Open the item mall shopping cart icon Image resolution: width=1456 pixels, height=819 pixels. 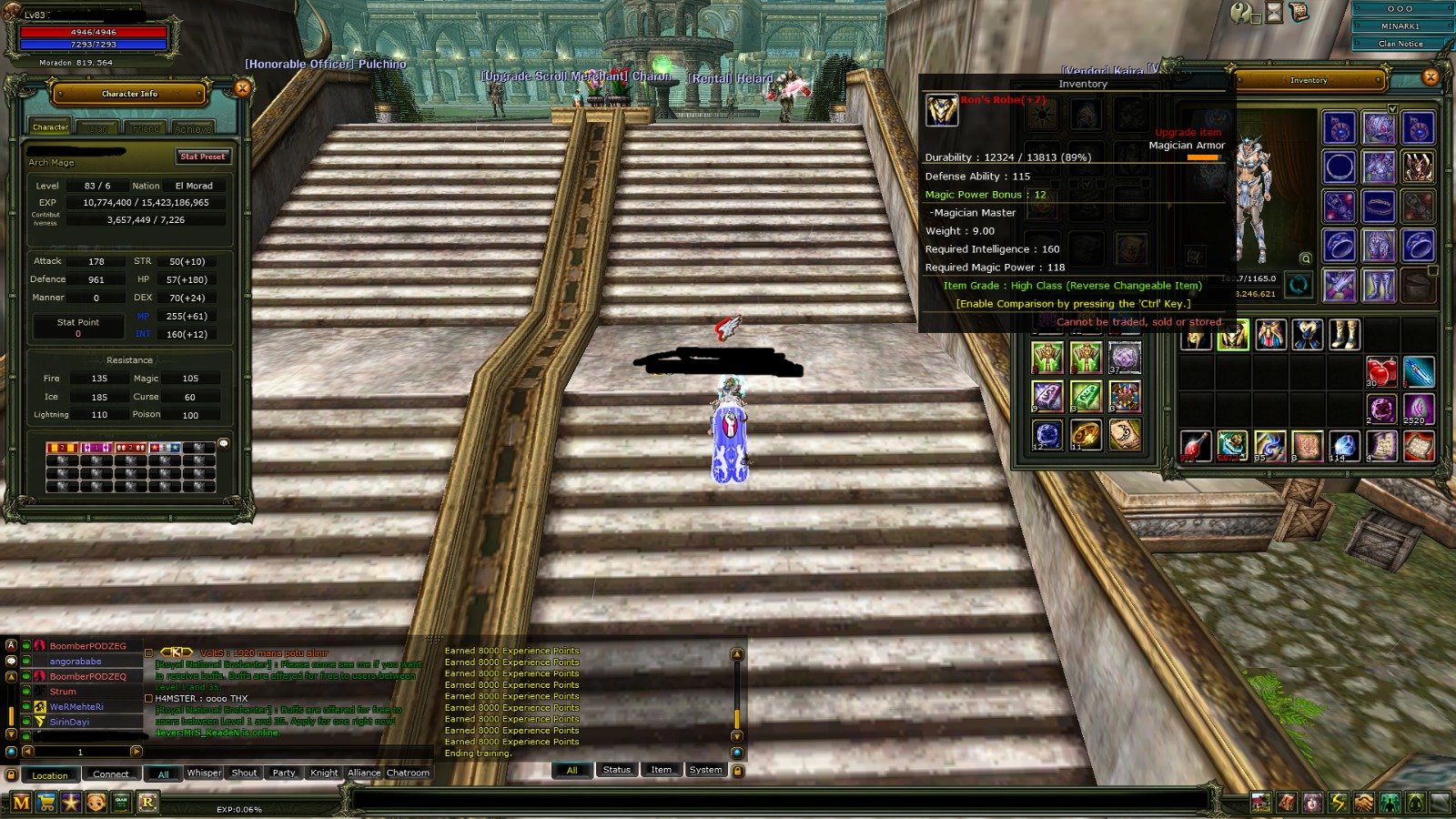[x=45, y=804]
